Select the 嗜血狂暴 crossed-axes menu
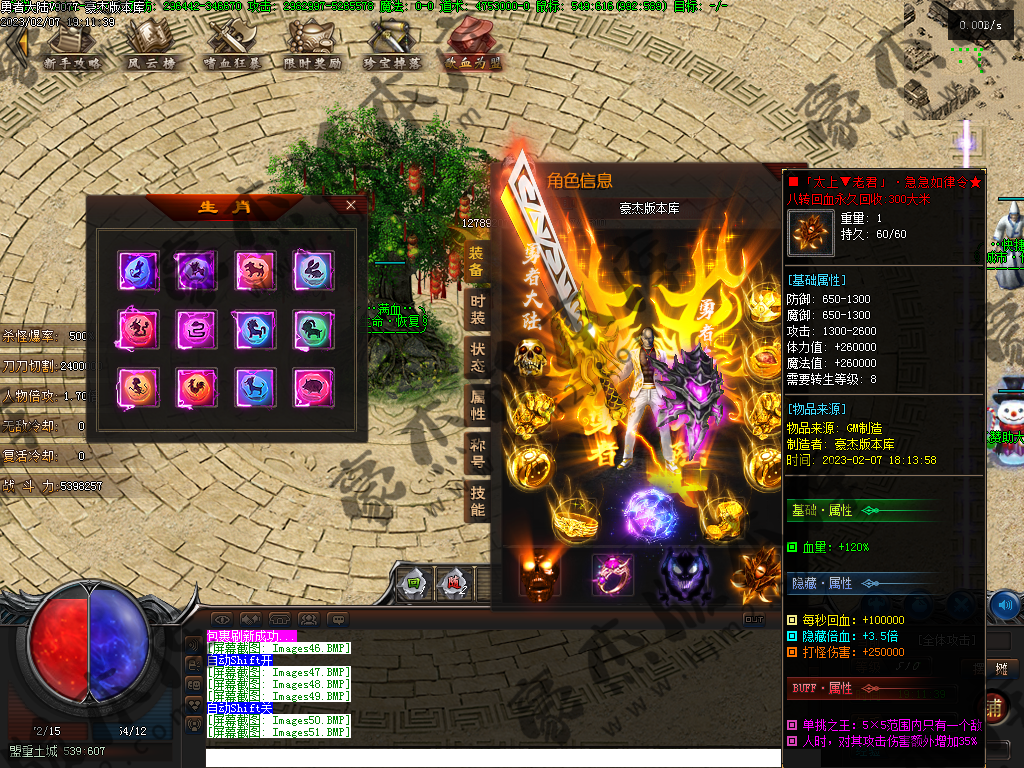The width and height of the screenshot is (1024, 768). [231, 45]
